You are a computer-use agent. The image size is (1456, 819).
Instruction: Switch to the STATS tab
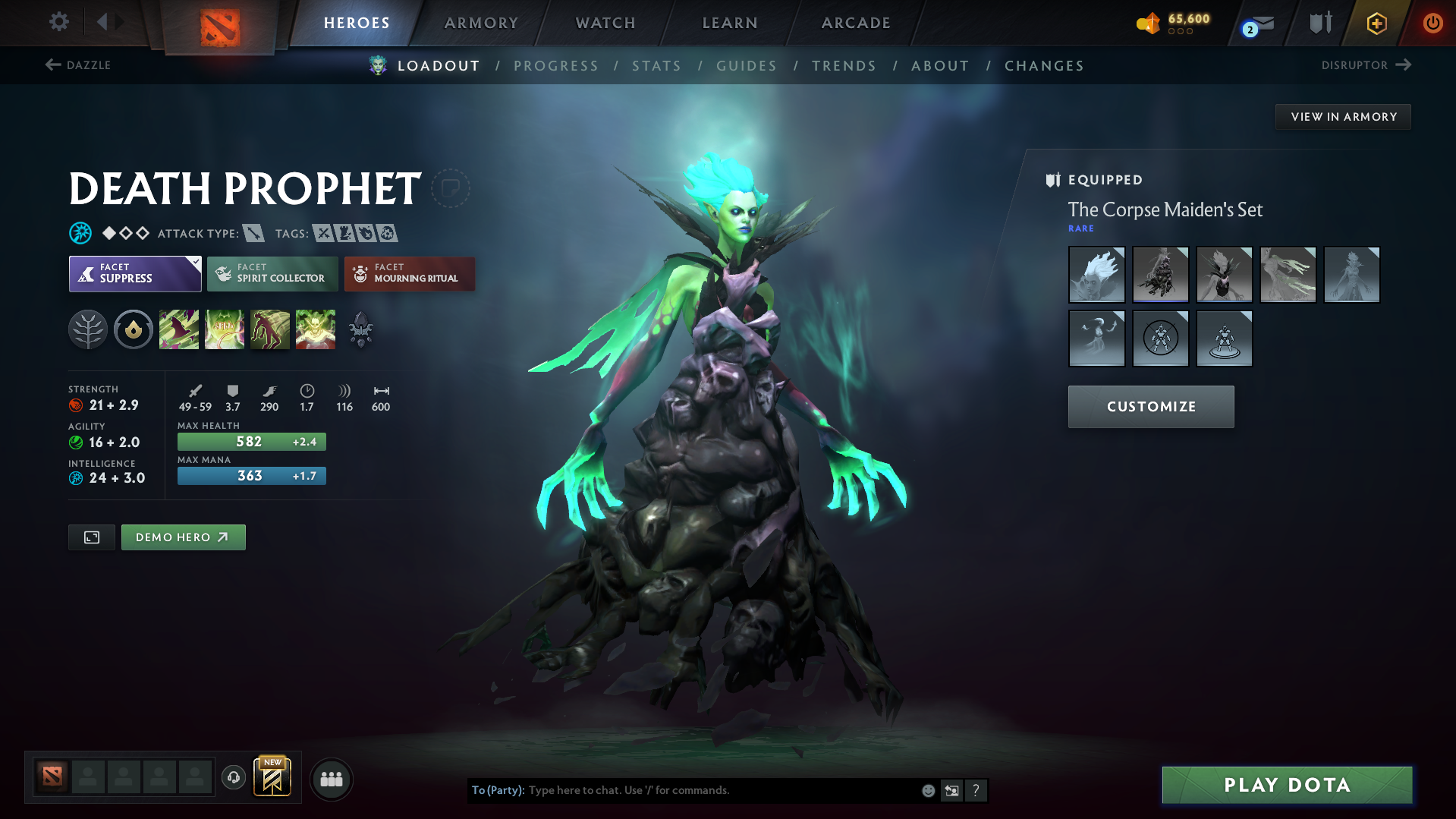656,66
